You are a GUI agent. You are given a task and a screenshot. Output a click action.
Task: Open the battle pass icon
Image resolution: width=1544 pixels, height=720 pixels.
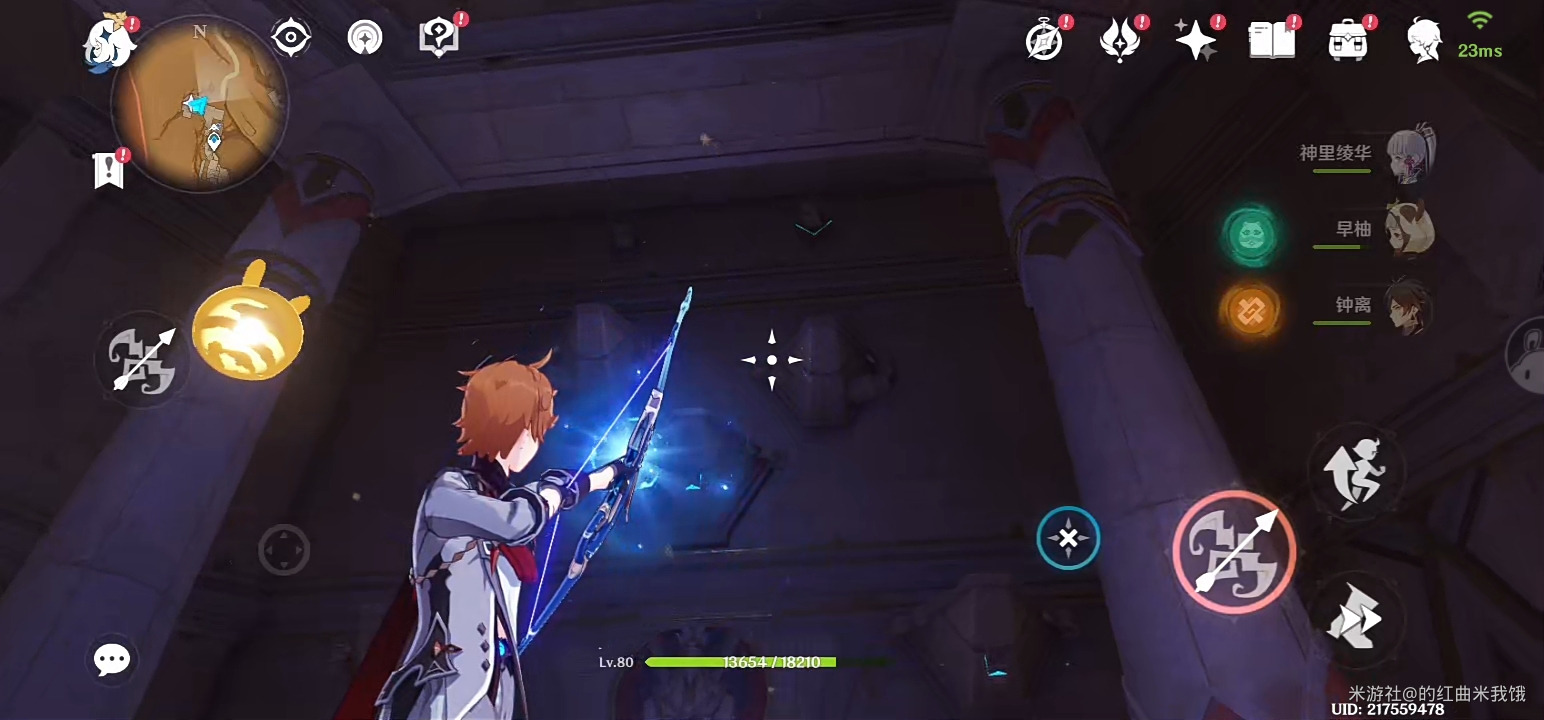(x=1119, y=41)
